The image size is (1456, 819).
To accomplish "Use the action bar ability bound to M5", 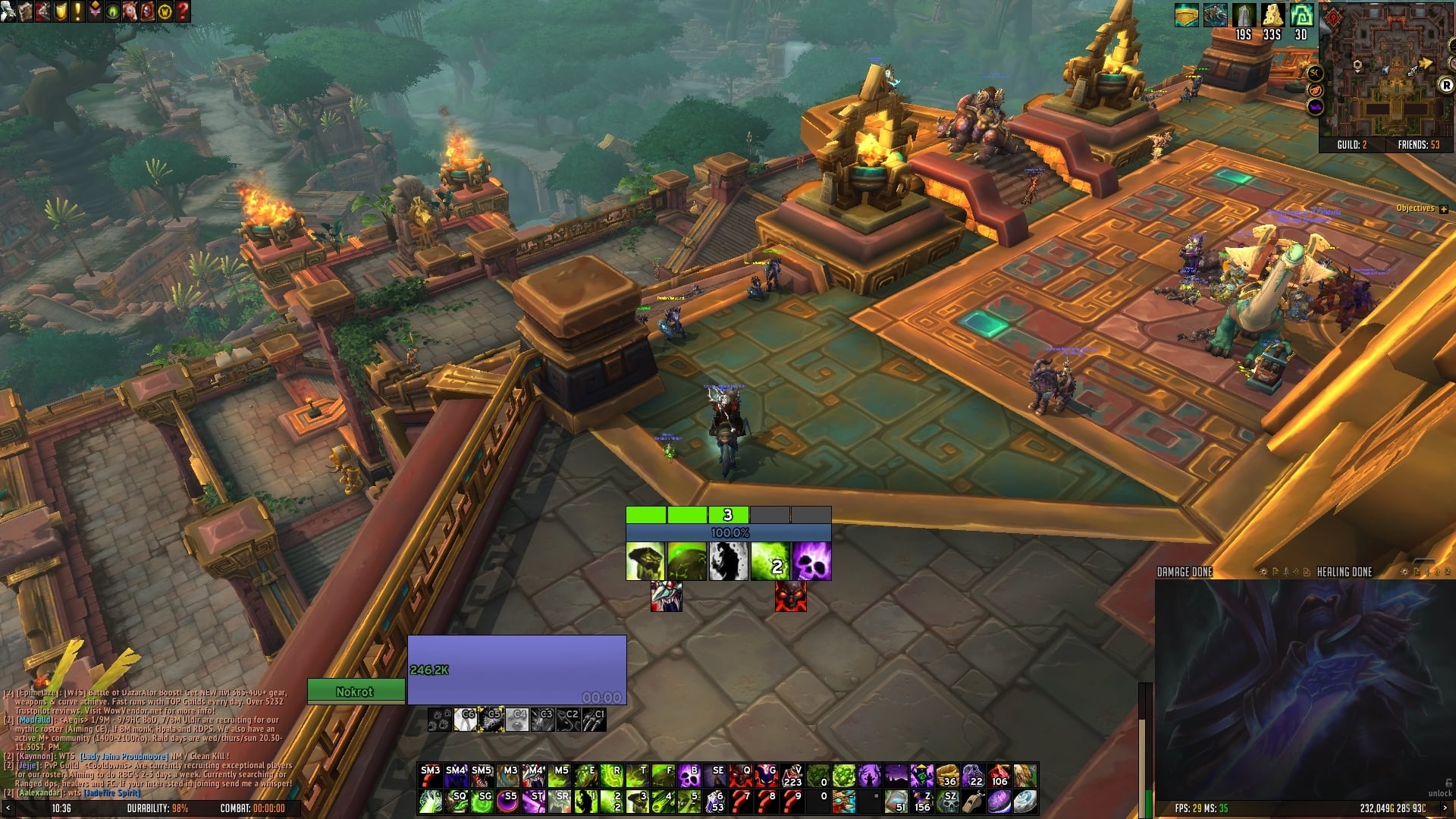I will point(560,776).
